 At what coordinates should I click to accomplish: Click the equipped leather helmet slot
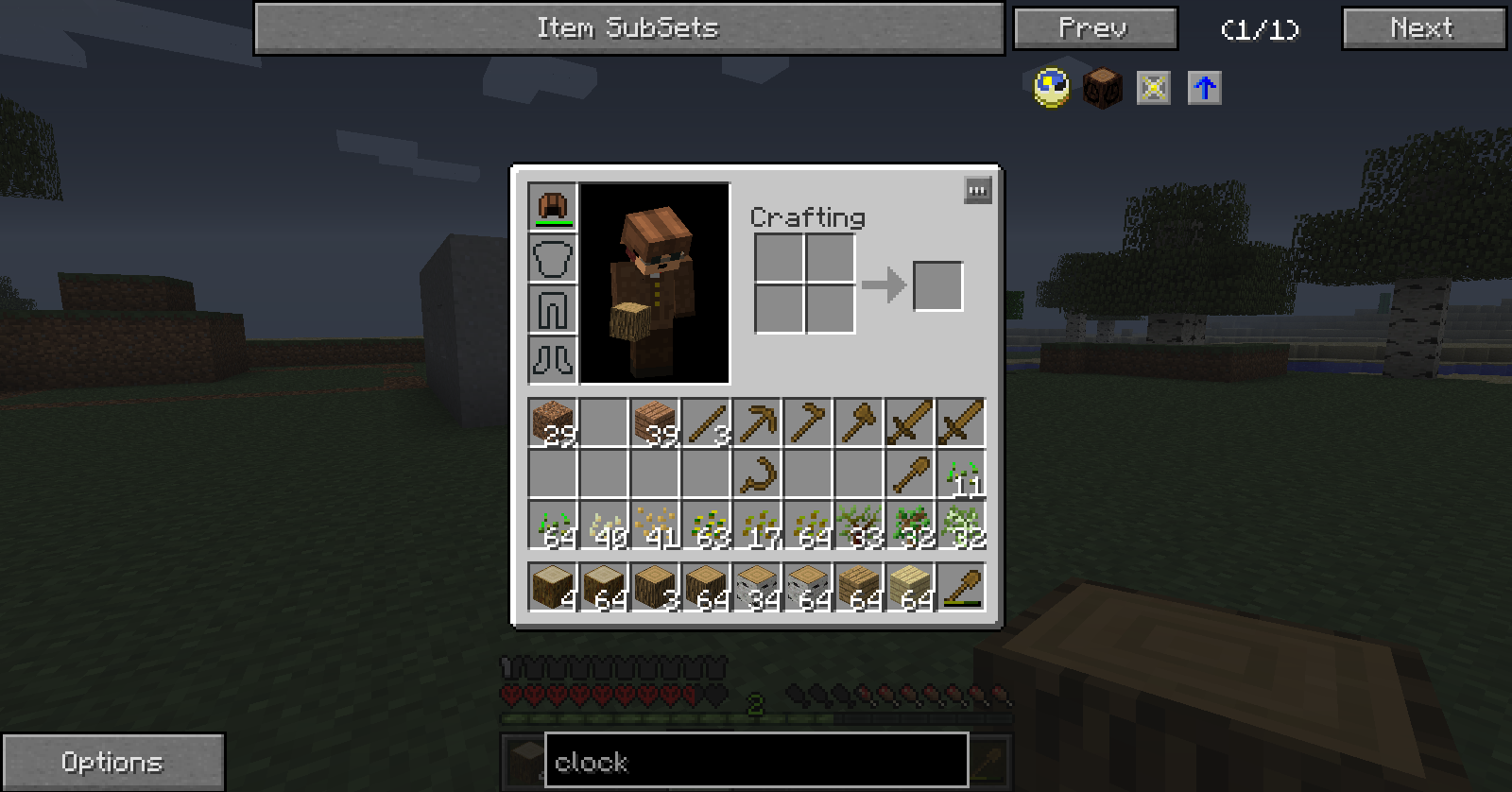[553, 207]
